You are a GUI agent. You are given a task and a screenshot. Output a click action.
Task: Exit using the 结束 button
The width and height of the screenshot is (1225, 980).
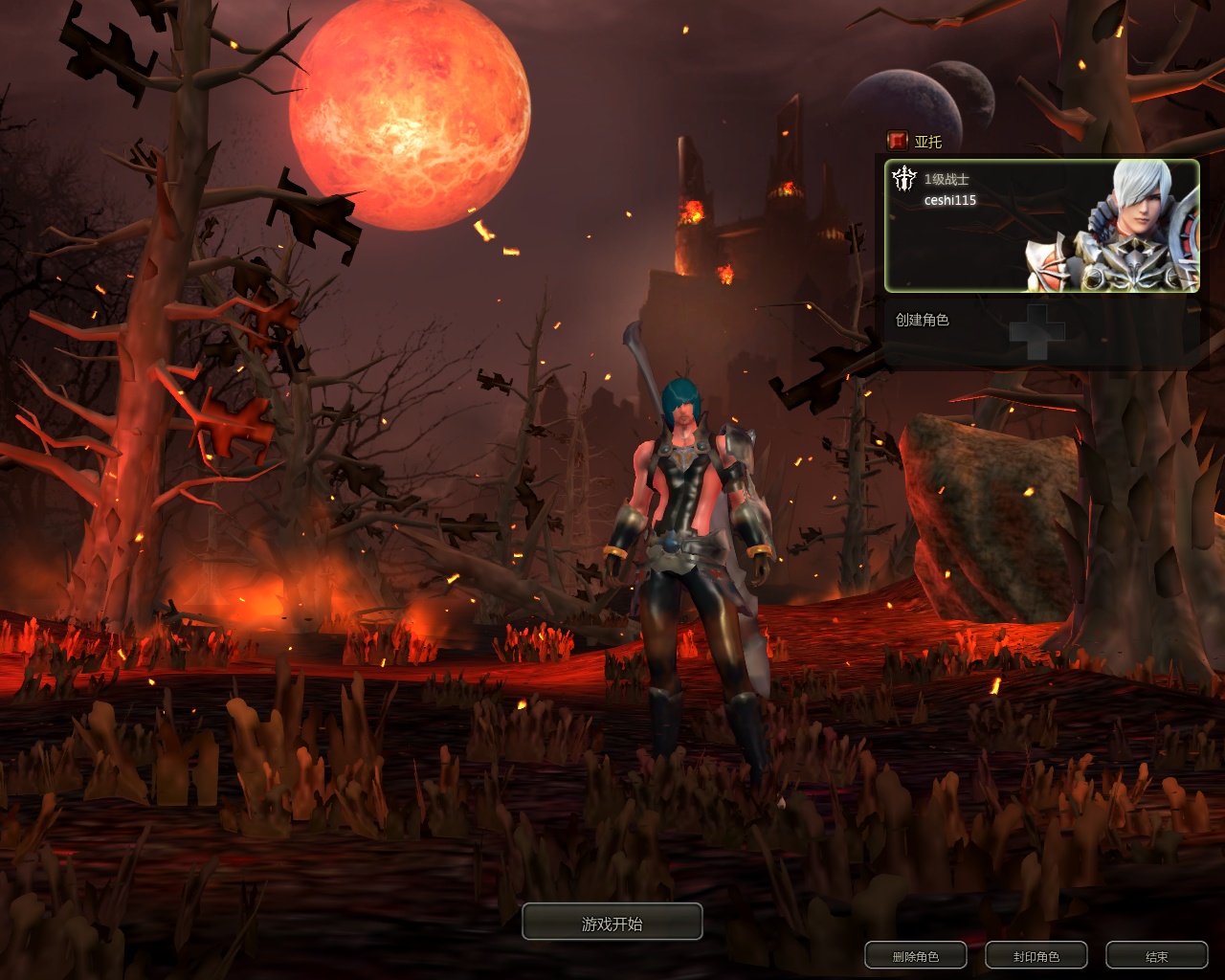pos(1156,955)
